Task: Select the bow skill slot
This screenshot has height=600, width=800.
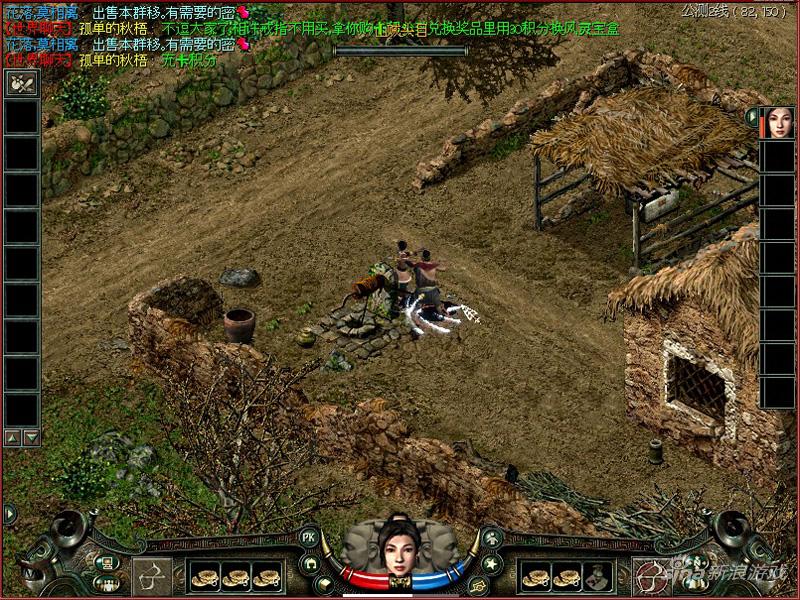Action: click(x=152, y=577)
